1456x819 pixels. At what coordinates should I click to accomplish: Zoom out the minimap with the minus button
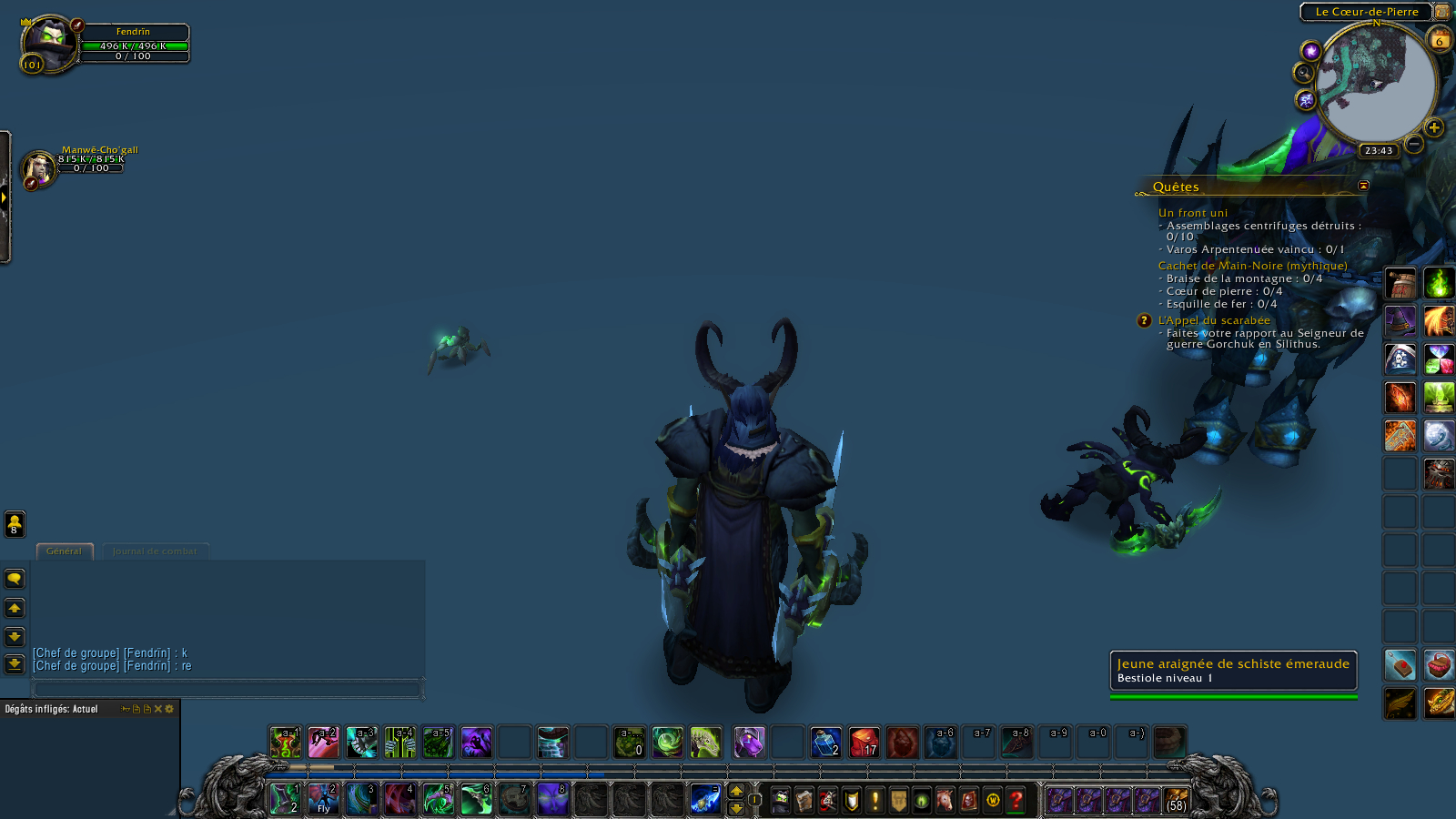click(1413, 144)
